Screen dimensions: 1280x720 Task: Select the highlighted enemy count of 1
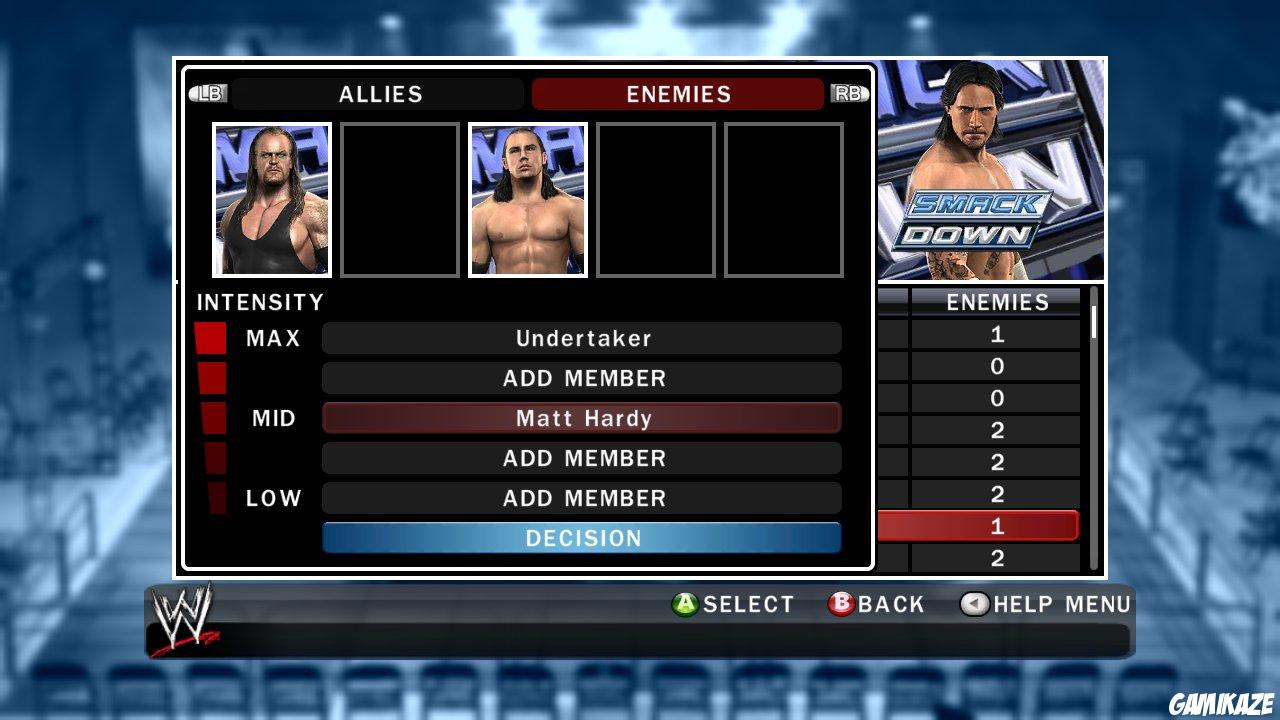(x=996, y=524)
